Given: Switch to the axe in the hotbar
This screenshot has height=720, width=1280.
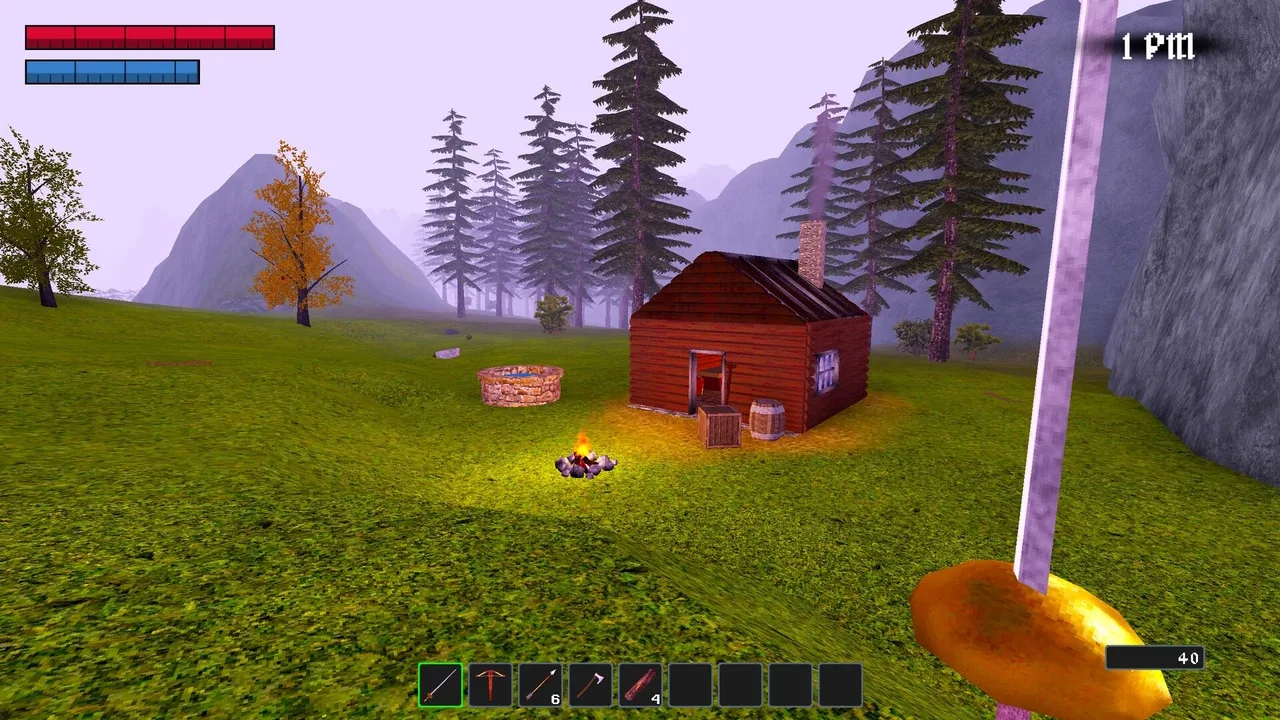Looking at the screenshot, I should click(x=590, y=685).
